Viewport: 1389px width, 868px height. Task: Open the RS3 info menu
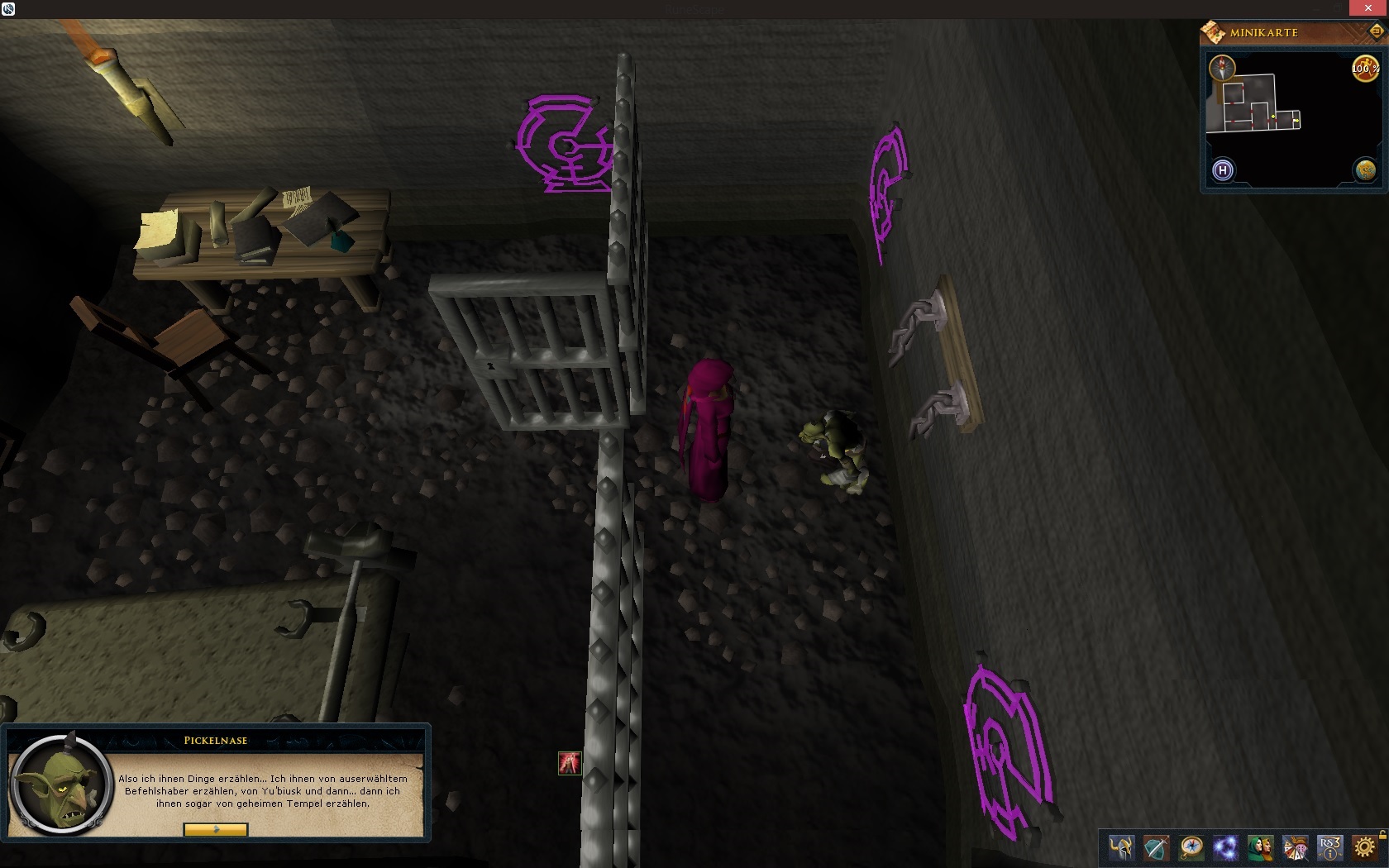[x=1329, y=847]
